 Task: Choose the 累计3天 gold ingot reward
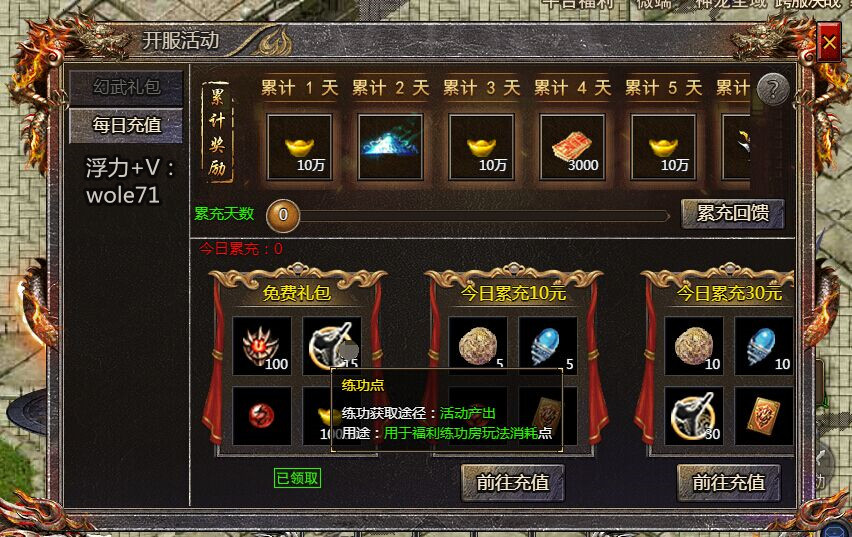[482, 146]
